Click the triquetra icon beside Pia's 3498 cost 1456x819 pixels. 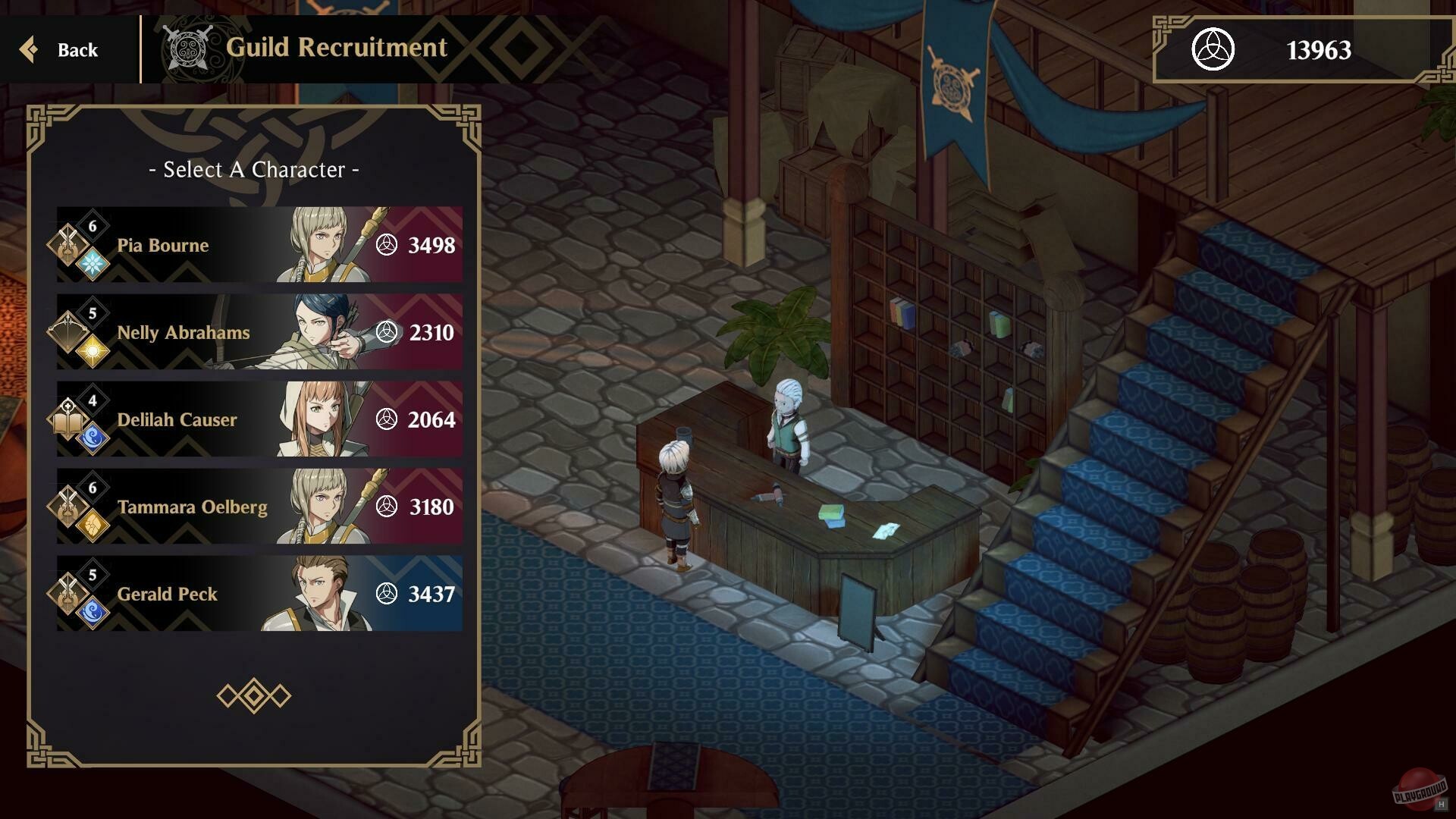pos(389,245)
